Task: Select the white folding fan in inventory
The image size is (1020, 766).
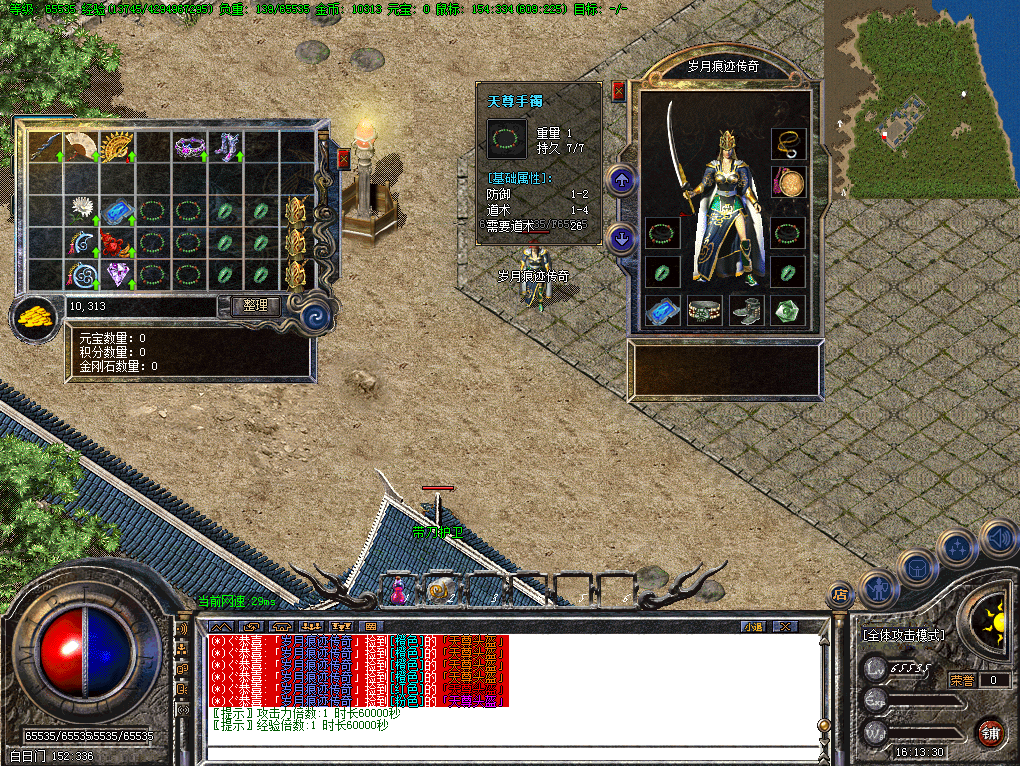Action: point(80,148)
